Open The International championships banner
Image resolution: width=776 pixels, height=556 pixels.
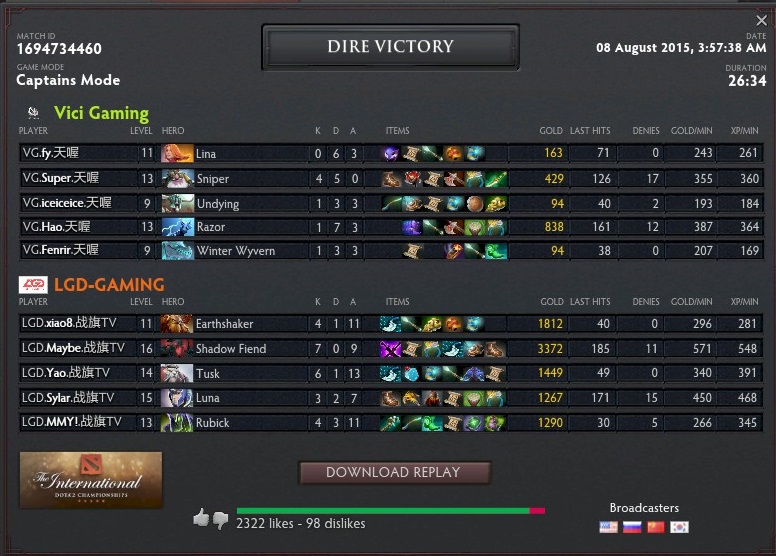tap(91, 479)
